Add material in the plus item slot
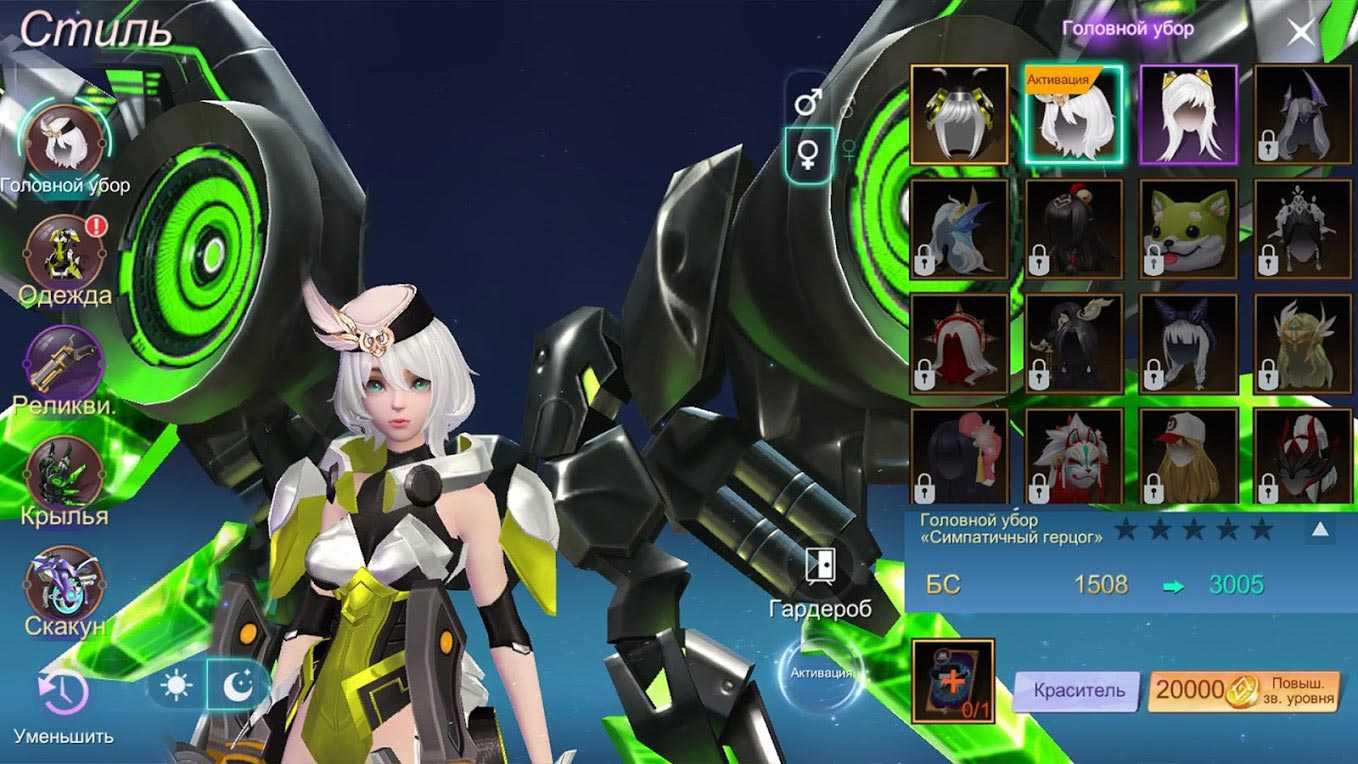Image resolution: width=1358 pixels, height=764 pixels. coord(952,681)
